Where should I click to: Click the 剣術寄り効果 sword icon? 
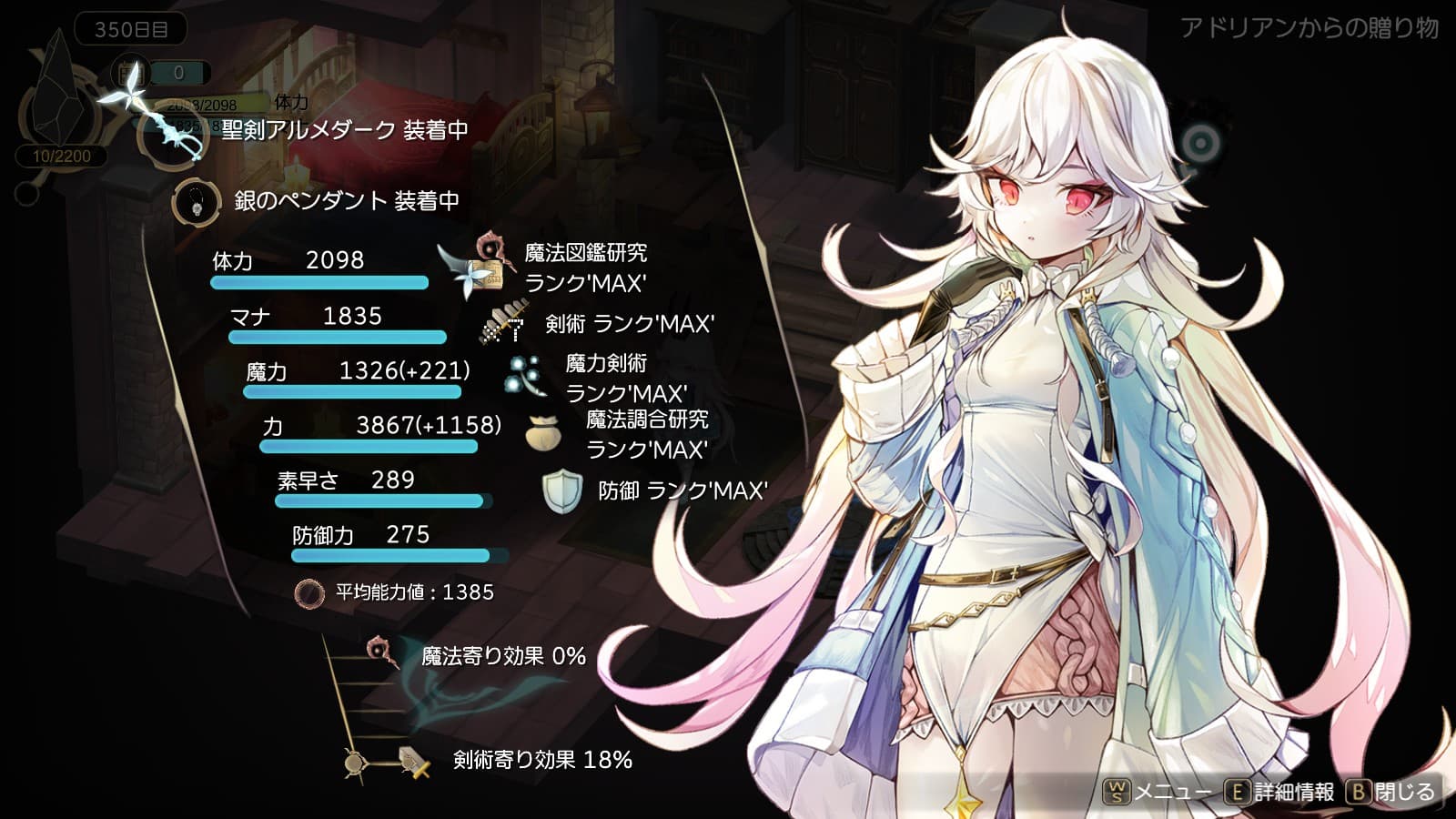[x=414, y=761]
